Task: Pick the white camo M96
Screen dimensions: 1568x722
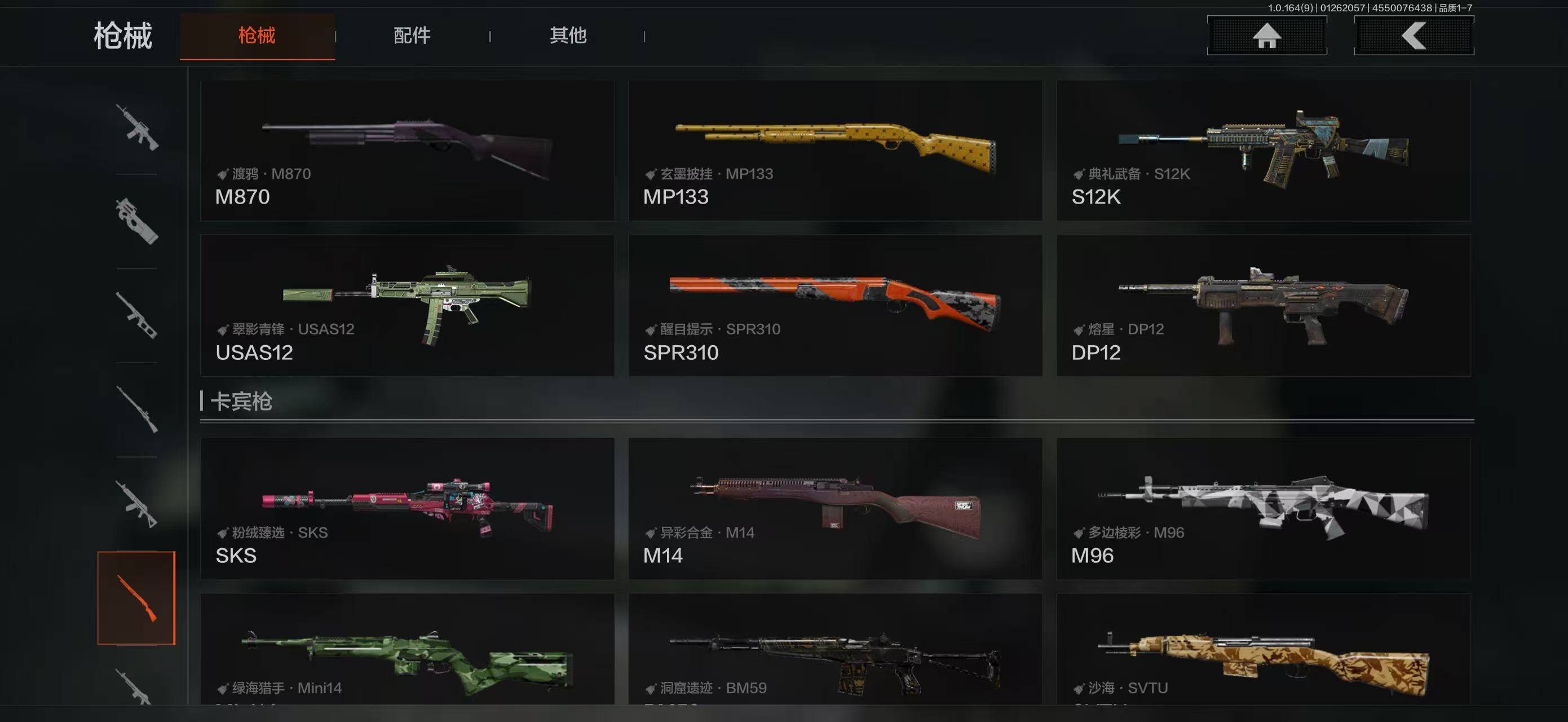Action: click(1264, 508)
